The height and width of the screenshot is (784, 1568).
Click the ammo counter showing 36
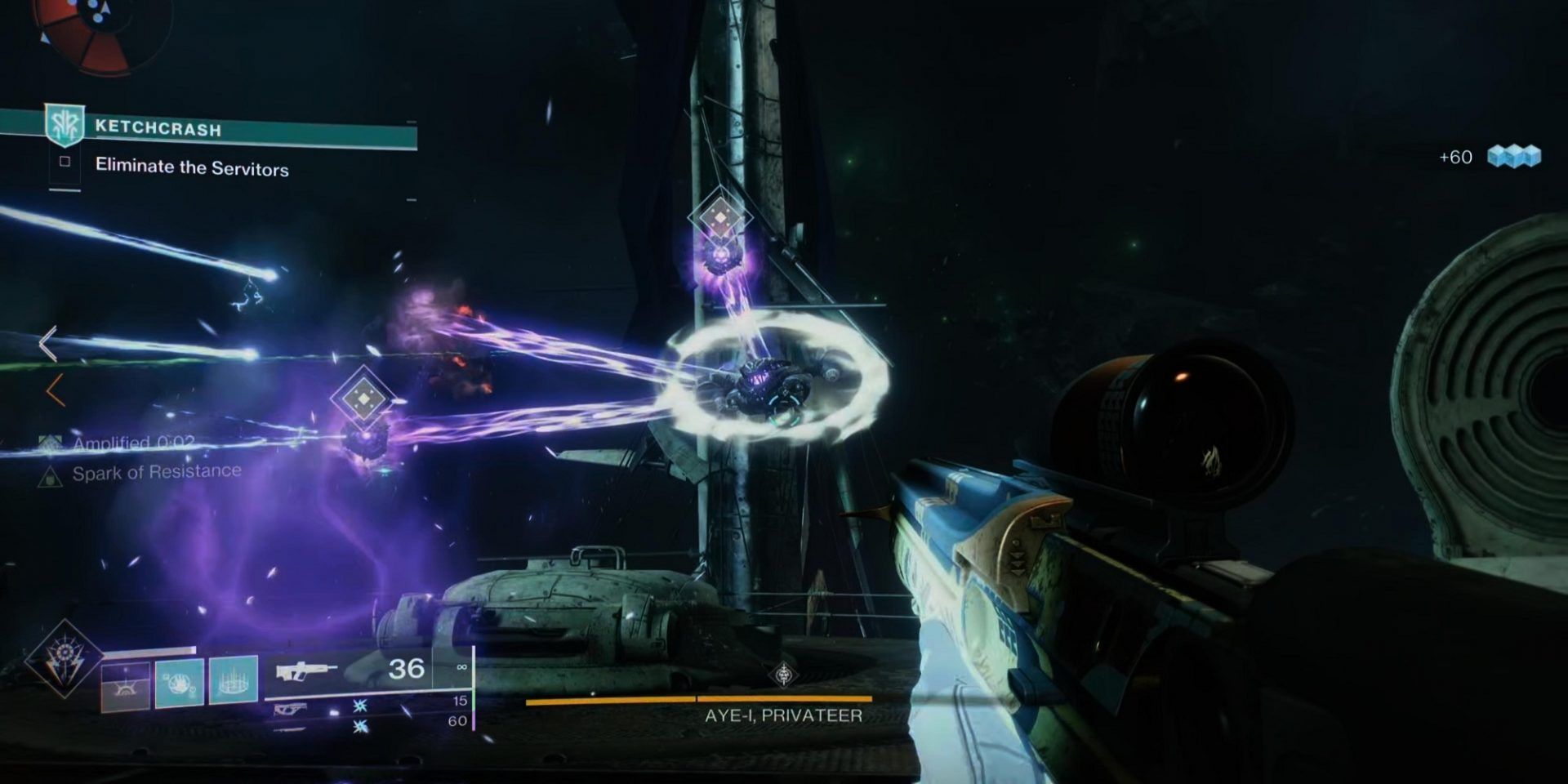click(406, 668)
